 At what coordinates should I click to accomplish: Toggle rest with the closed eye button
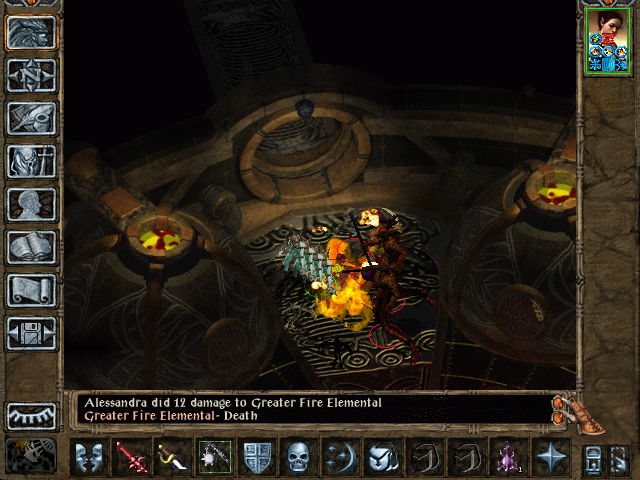point(32,415)
